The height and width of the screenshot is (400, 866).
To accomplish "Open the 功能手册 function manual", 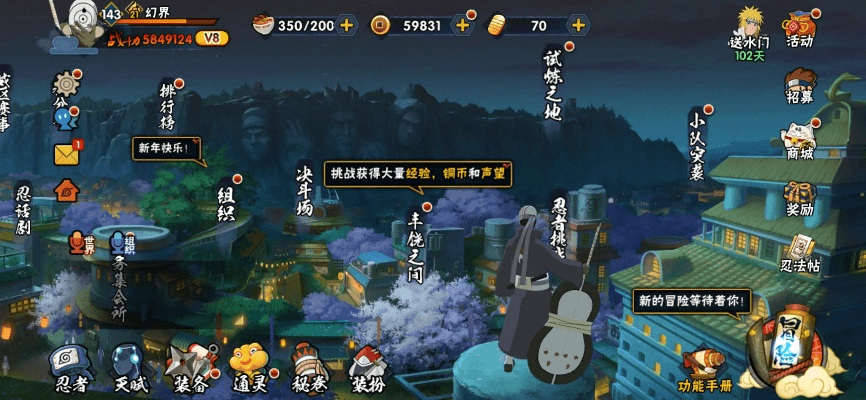I will click(x=705, y=369).
